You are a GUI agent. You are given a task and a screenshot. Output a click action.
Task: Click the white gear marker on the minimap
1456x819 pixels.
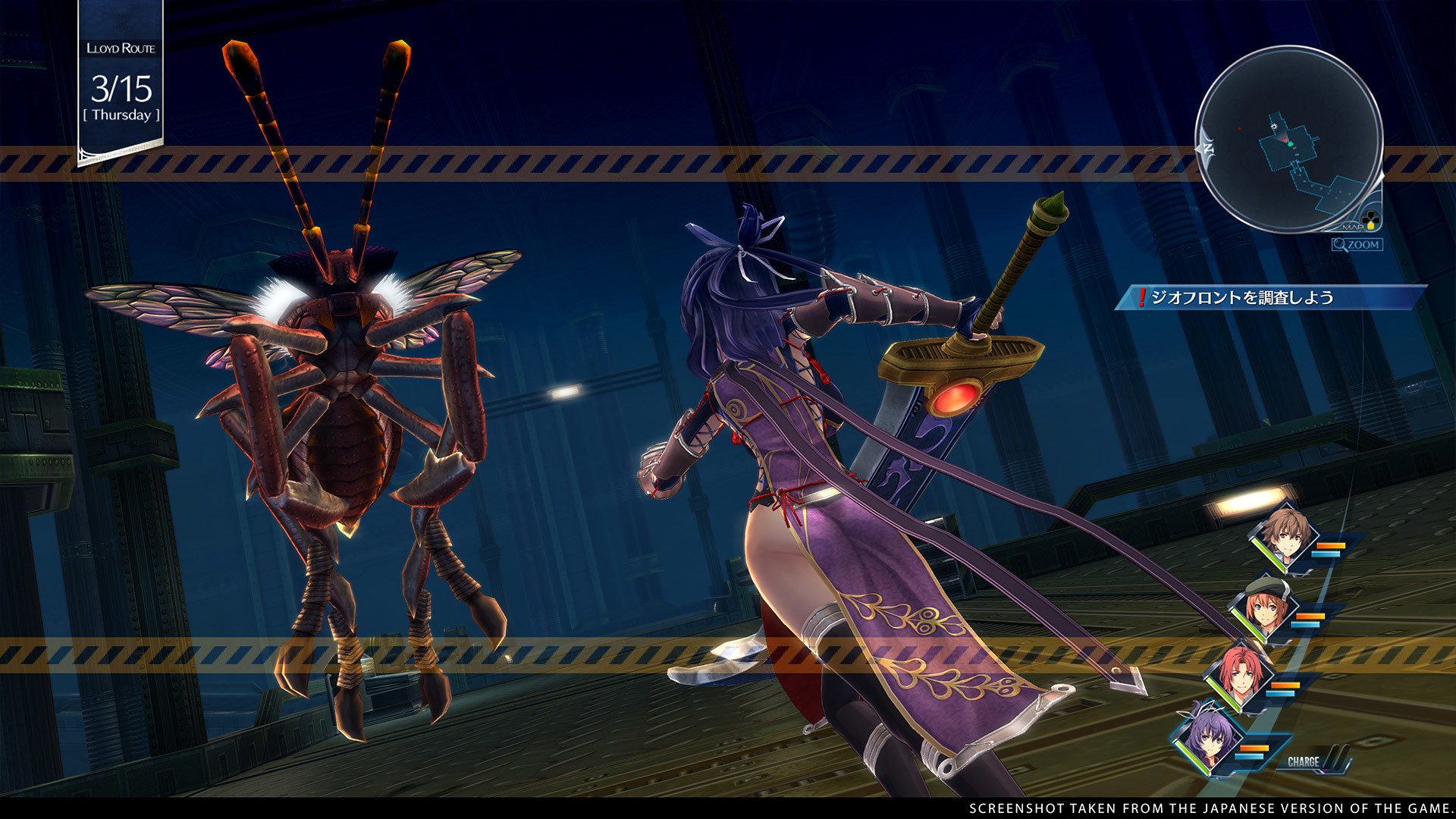coord(1273,127)
